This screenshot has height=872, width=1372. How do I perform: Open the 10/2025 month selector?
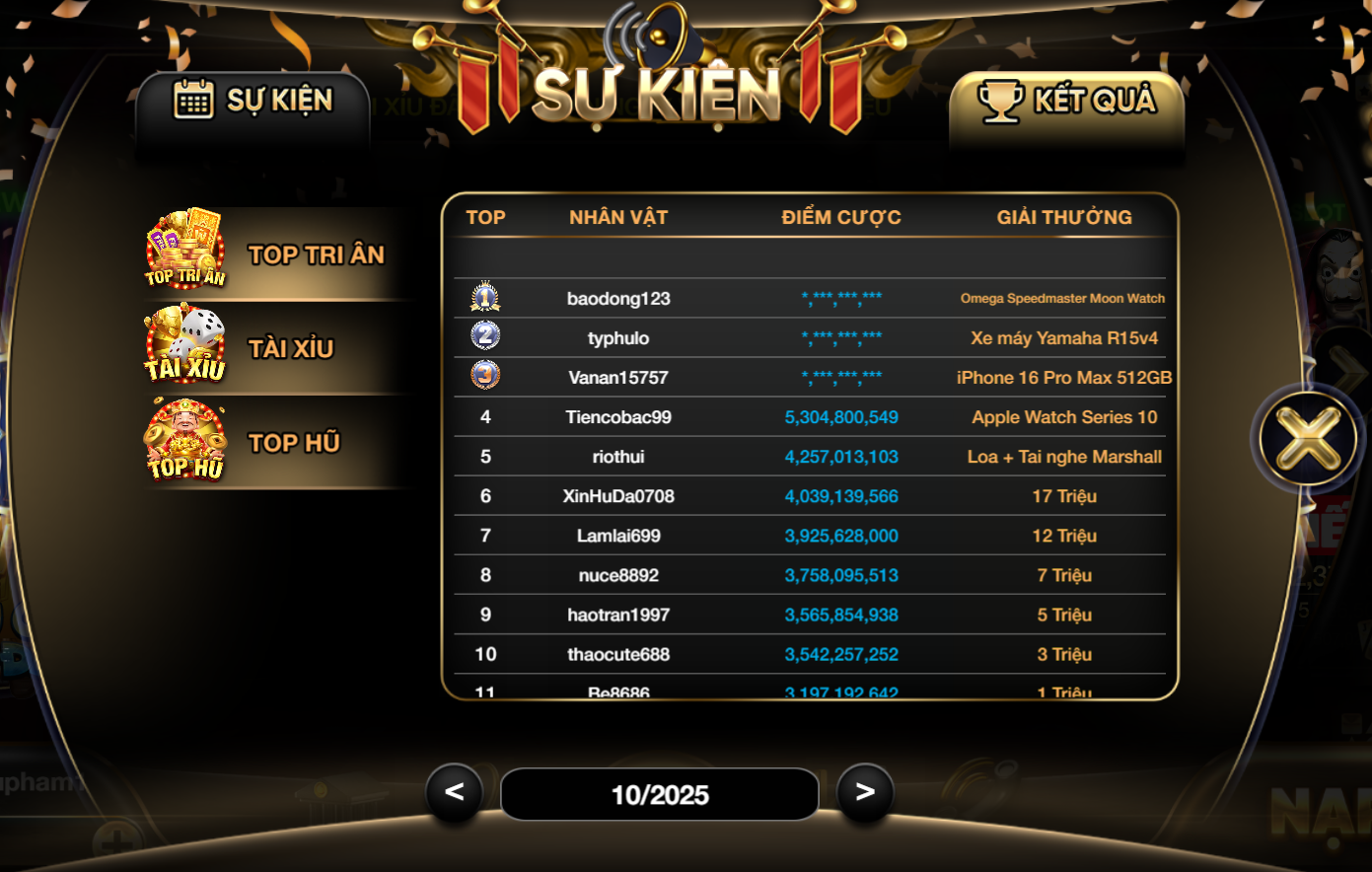[659, 794]
